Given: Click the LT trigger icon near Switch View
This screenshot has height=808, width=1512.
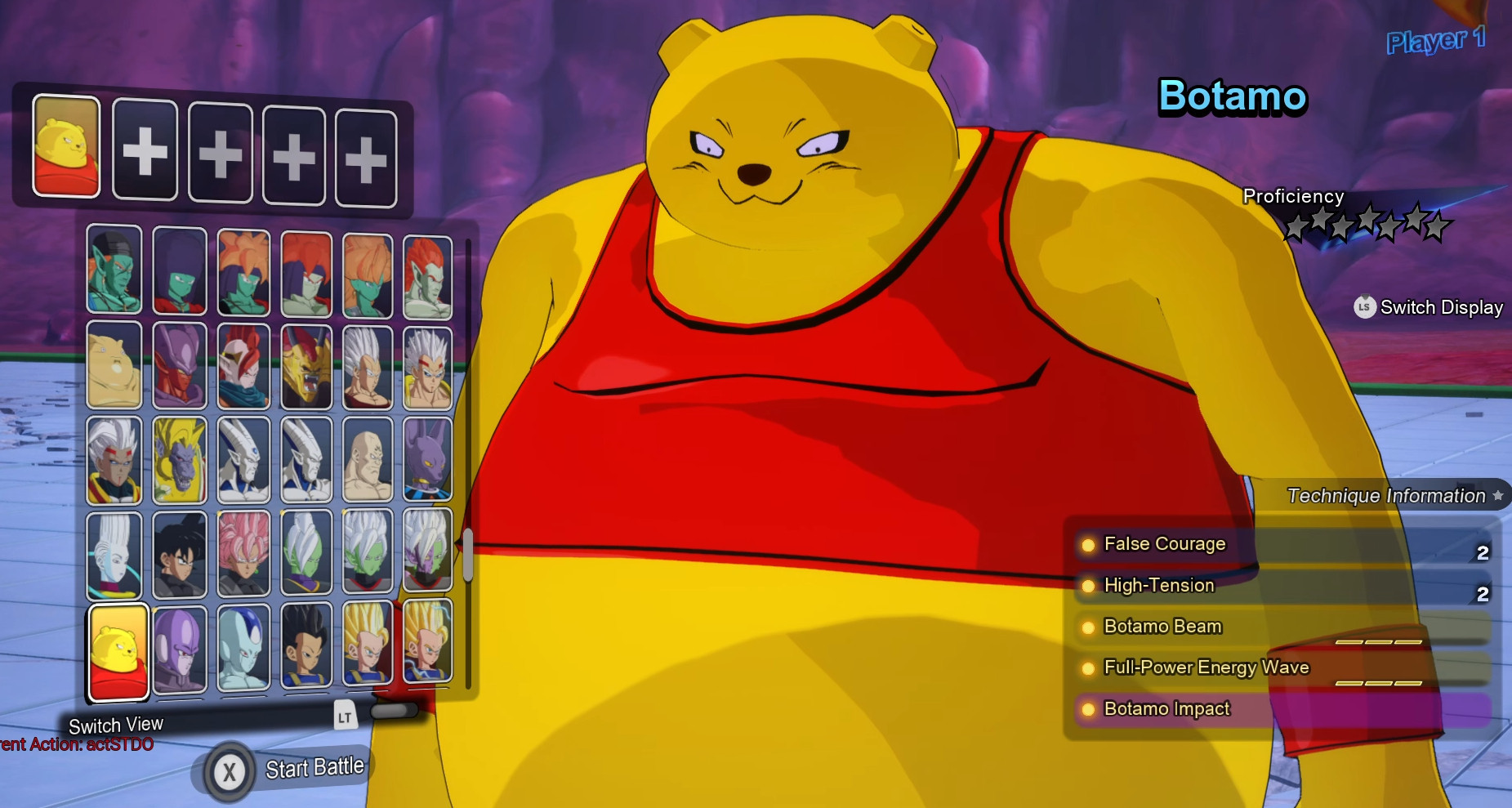Looking at the screenshot, I should tap(346, 715).
